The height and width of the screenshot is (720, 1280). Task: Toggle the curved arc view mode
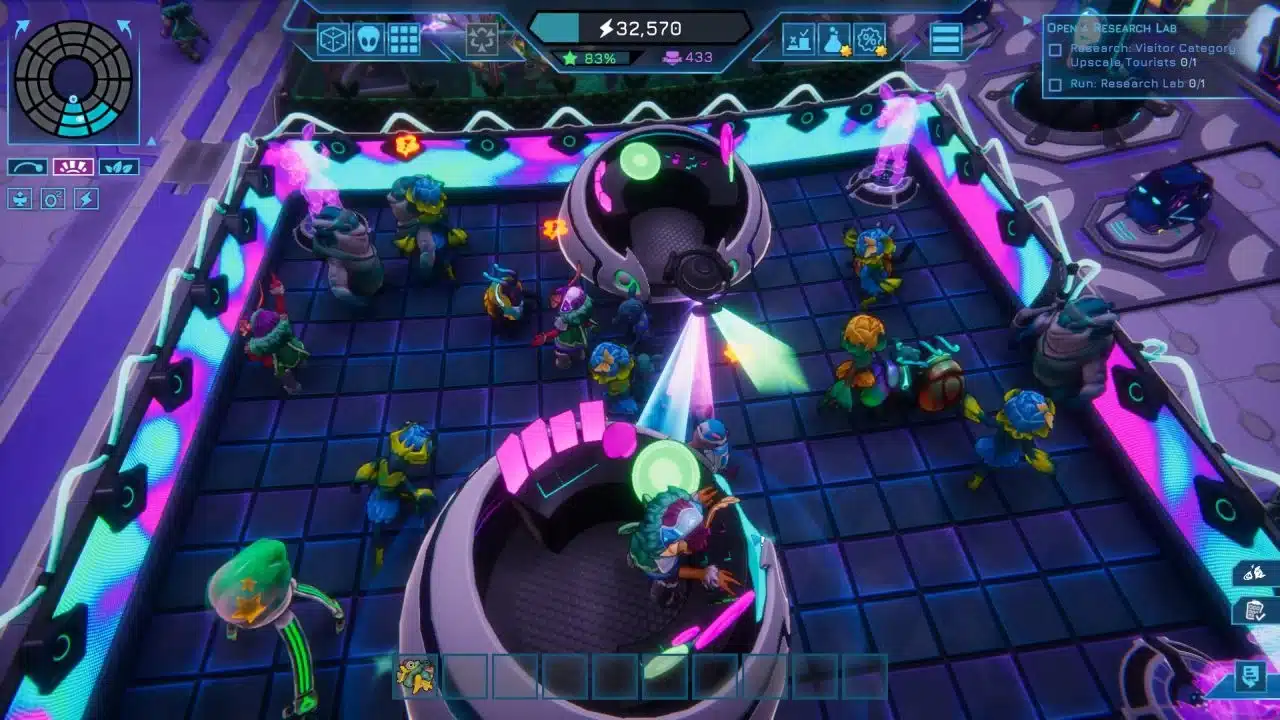point(28,167)
